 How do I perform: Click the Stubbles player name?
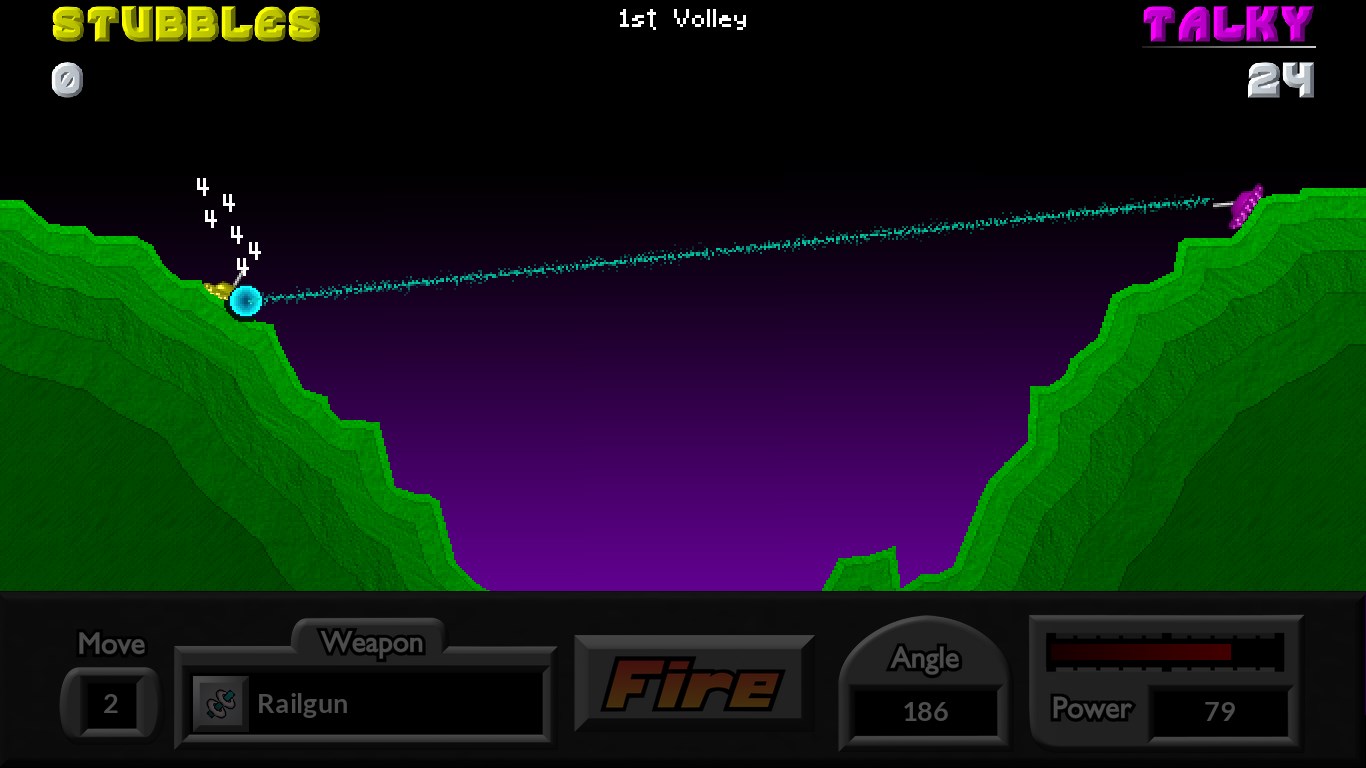[185, 24]
